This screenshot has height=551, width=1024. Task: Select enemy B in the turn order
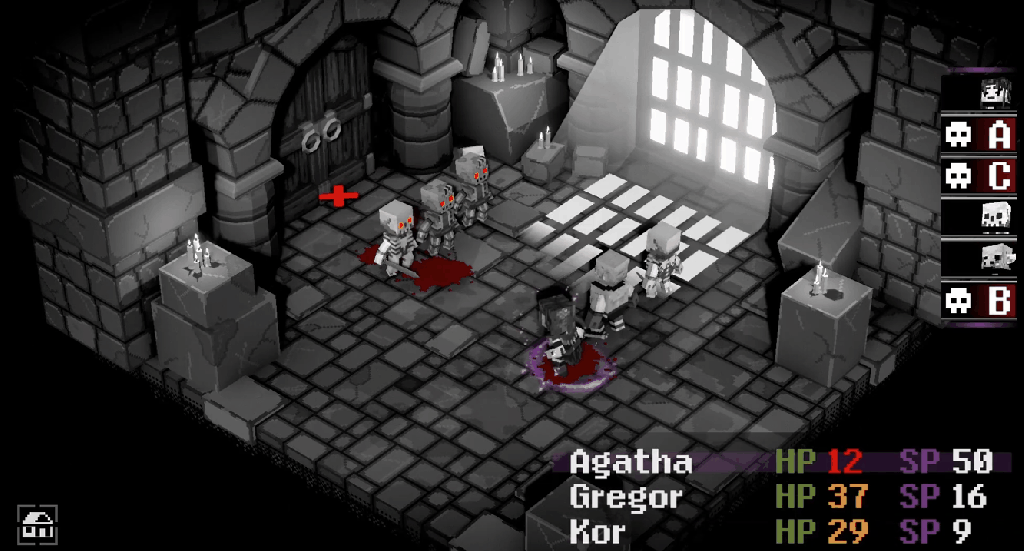[x=978, y=300]
